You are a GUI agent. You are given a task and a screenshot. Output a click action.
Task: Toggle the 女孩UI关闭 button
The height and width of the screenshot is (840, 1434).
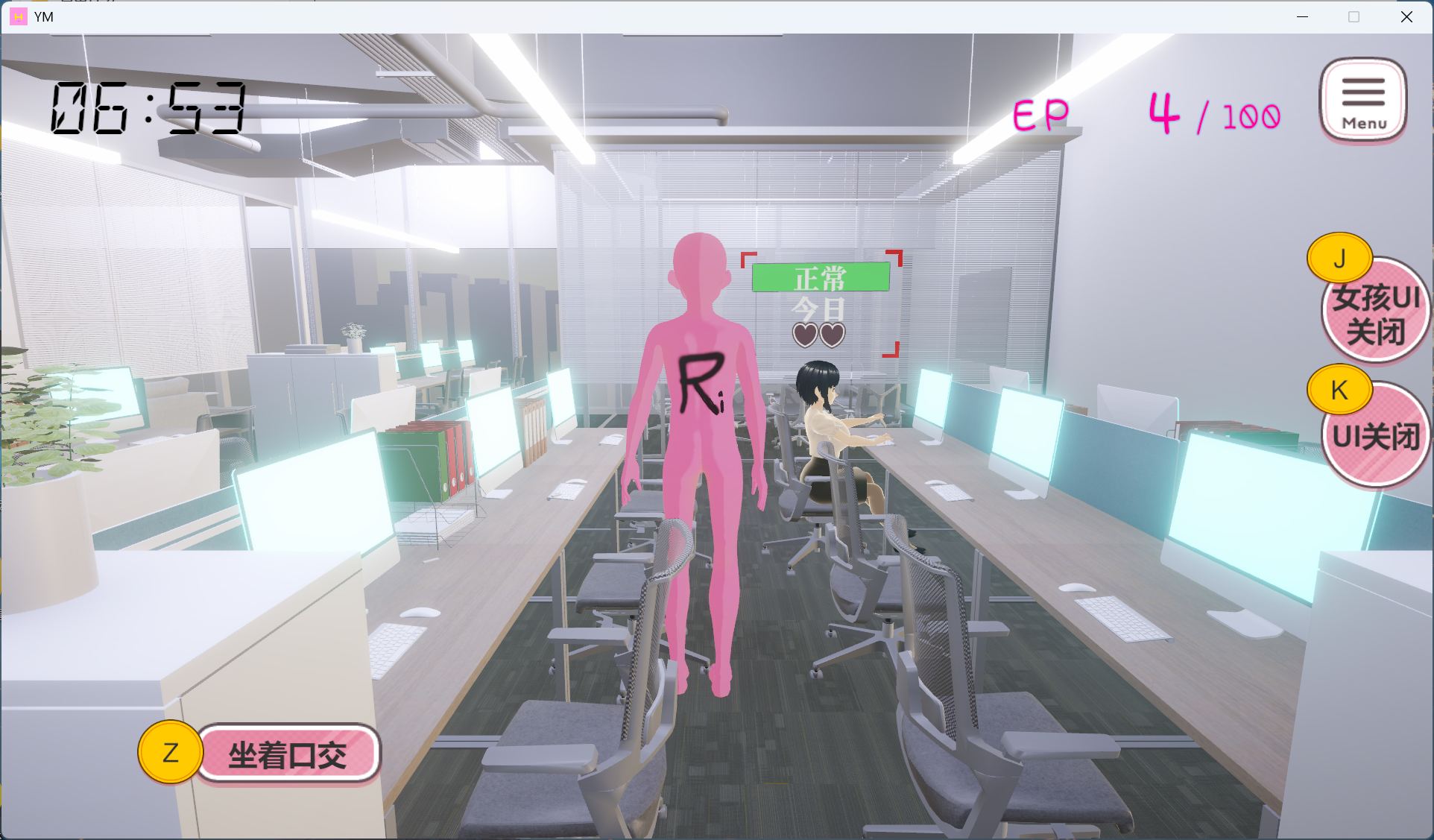point(1376,315)
